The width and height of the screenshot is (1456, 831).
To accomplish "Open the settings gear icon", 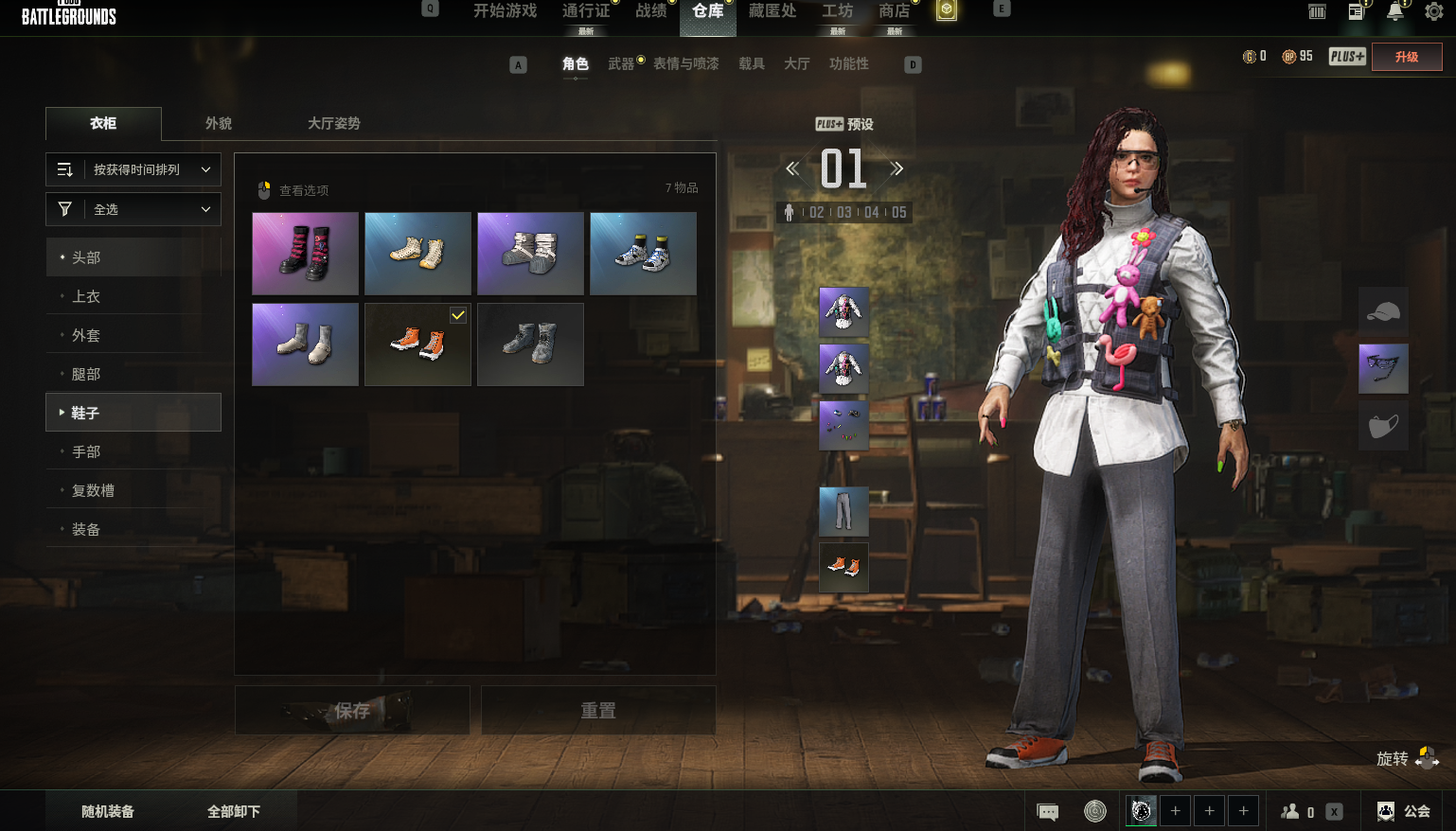I will click(1434, 11).
